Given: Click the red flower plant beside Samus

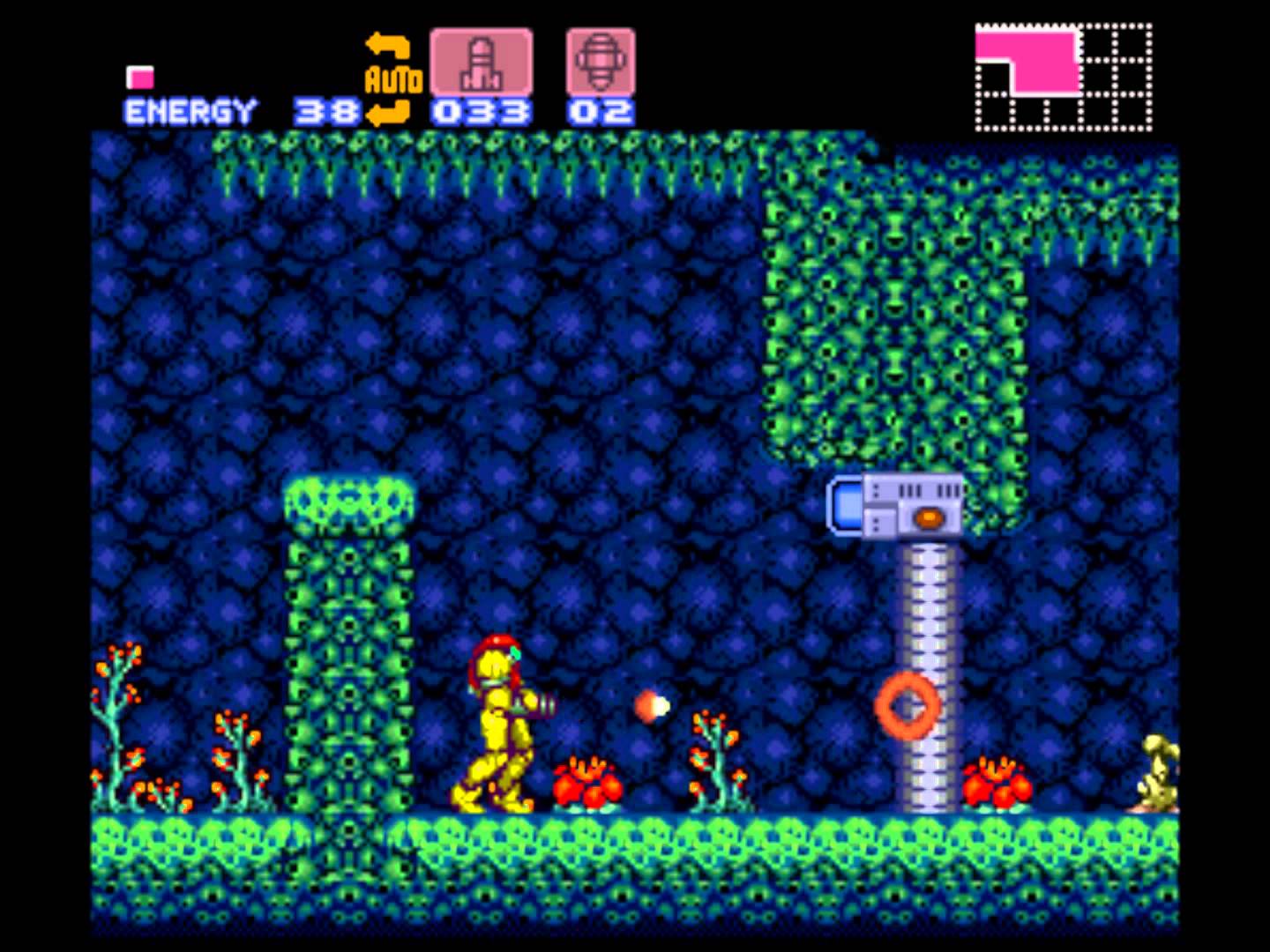Looking at the screenshot, I should (586, 785).
